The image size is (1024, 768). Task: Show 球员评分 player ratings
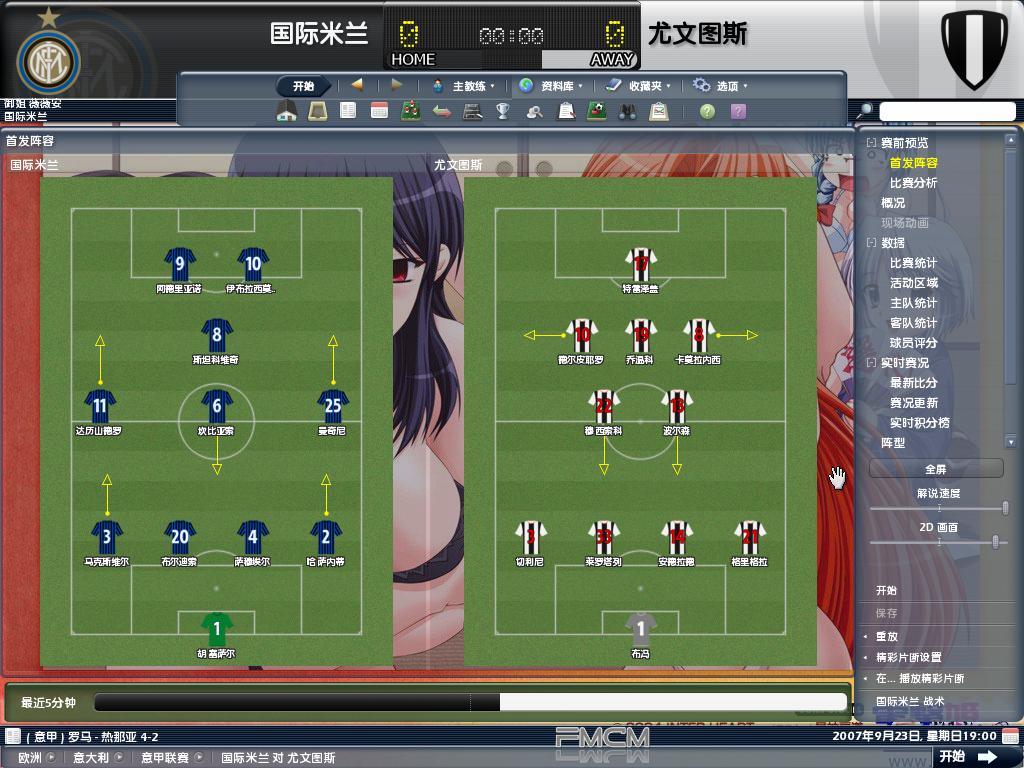pos(913,343)
